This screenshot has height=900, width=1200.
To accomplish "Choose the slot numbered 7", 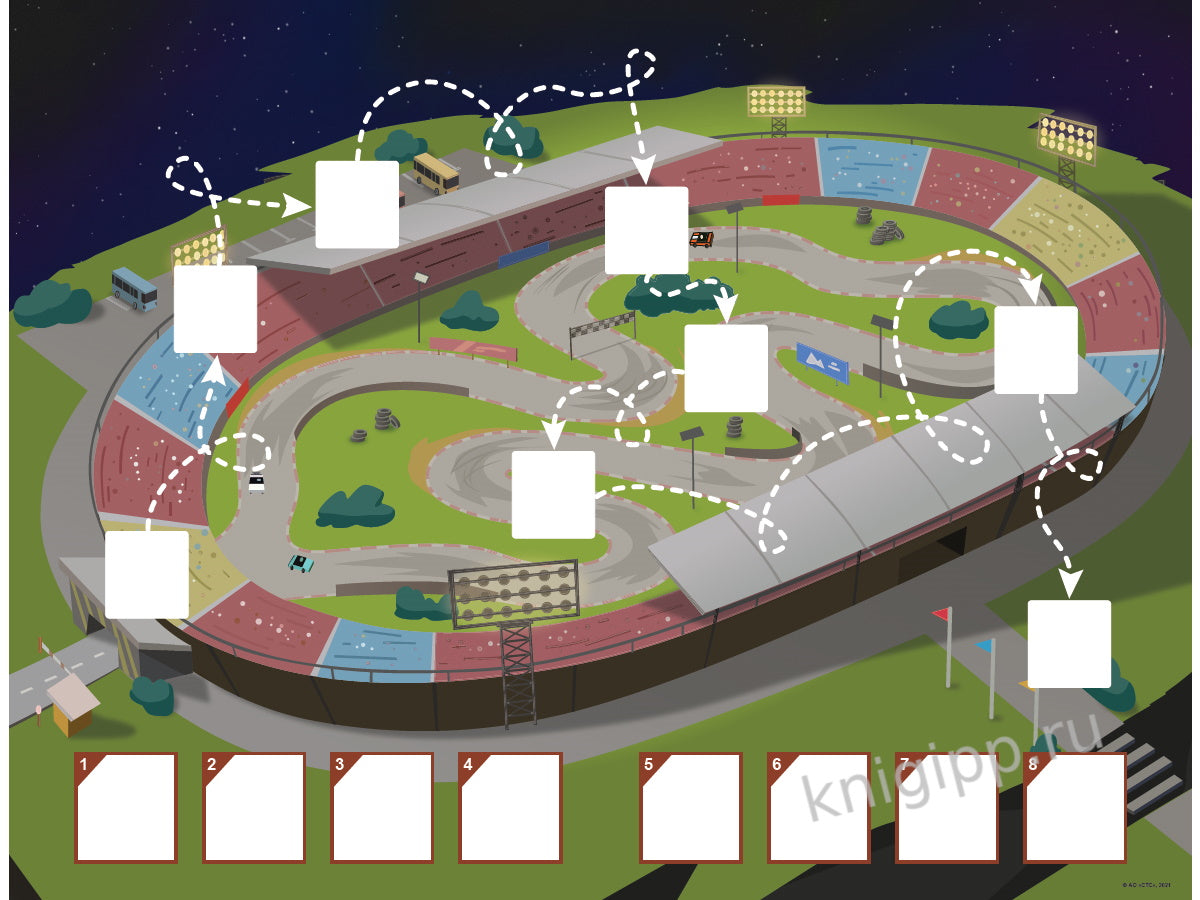I will click(947, 808).
